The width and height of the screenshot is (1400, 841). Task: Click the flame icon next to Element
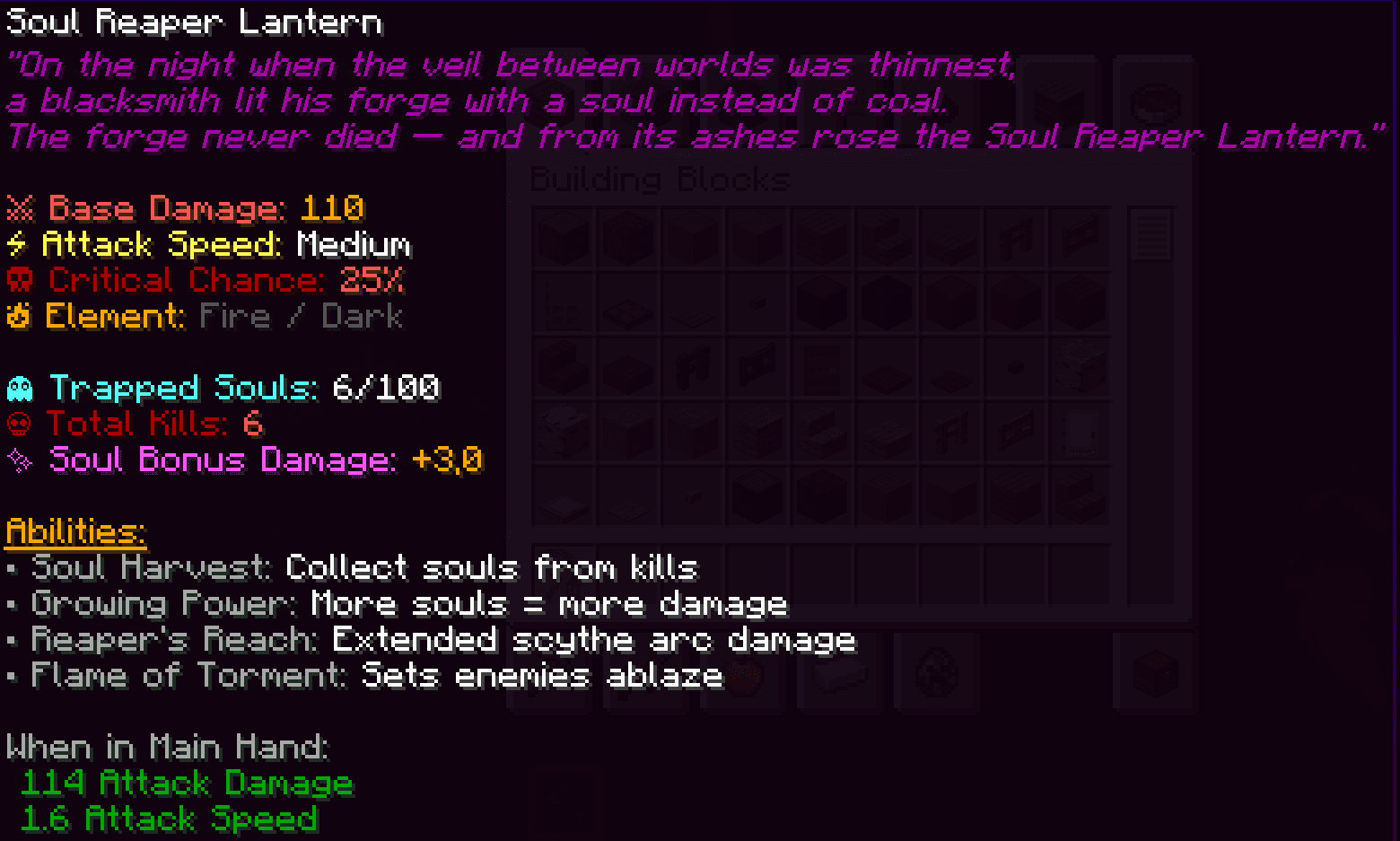click(18, 316)
